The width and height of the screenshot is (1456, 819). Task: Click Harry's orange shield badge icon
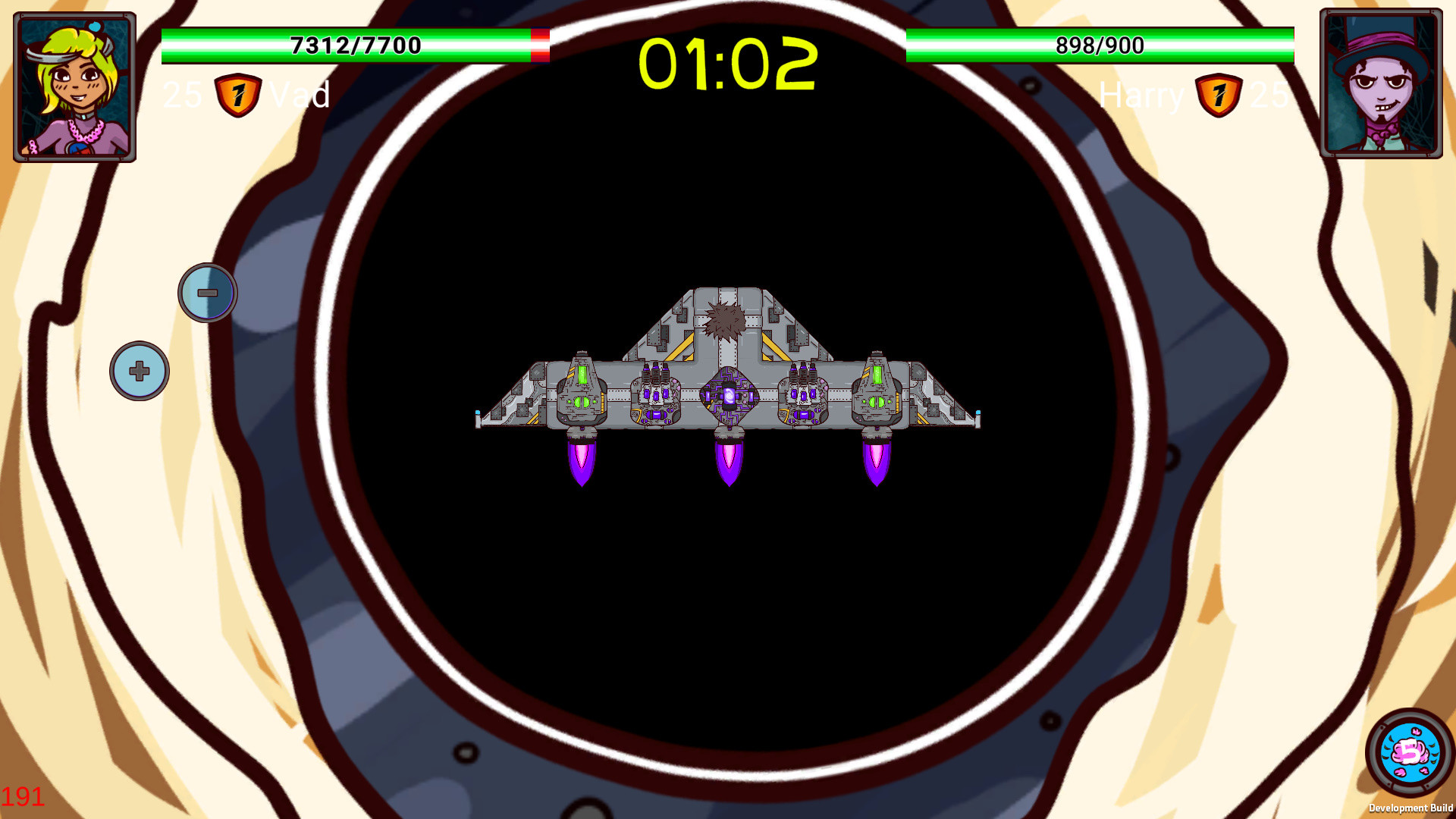click(1217, 94)
